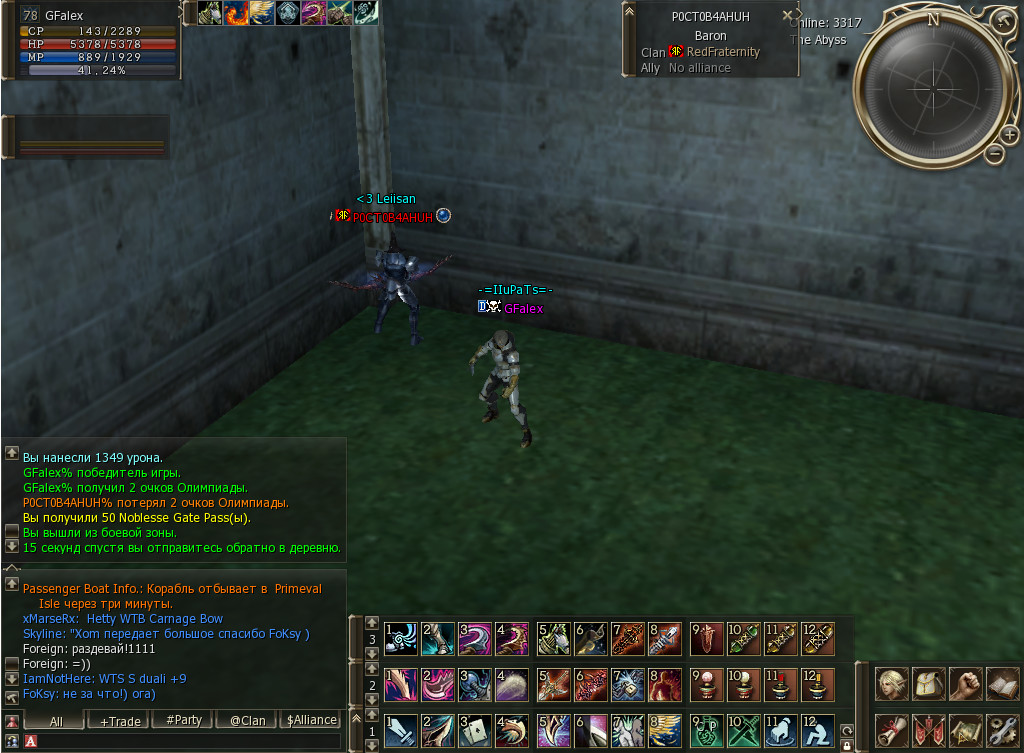Screen dimensions: 1024x753
Task: Use the playing cards skill on hotbar
Action: [x=477, y=732]
